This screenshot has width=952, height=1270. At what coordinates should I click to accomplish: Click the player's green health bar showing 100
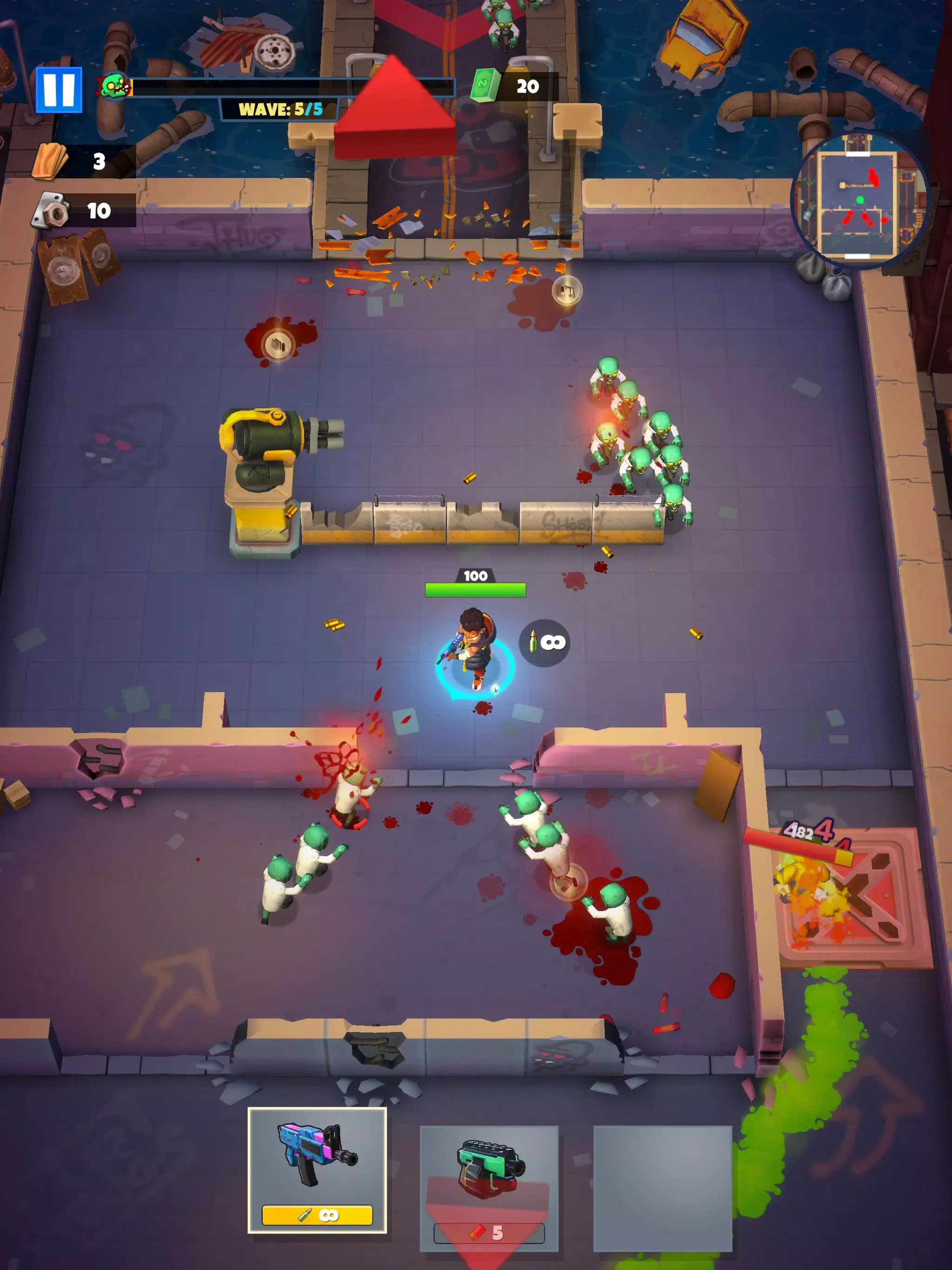click(476, 587)
